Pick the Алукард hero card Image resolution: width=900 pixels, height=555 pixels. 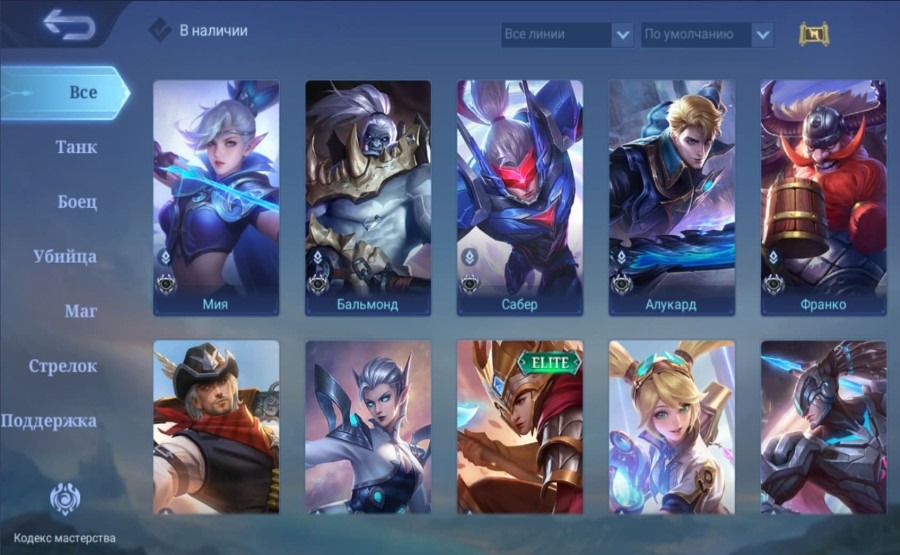click(671, 198)
